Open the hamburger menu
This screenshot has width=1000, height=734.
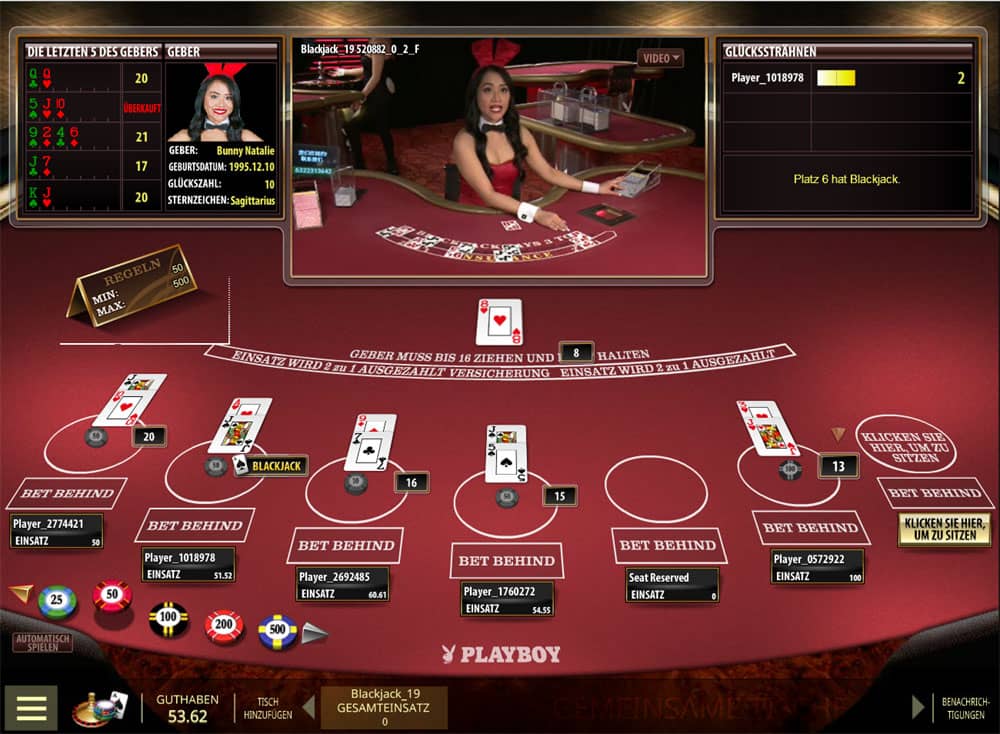tap(31, 707)
